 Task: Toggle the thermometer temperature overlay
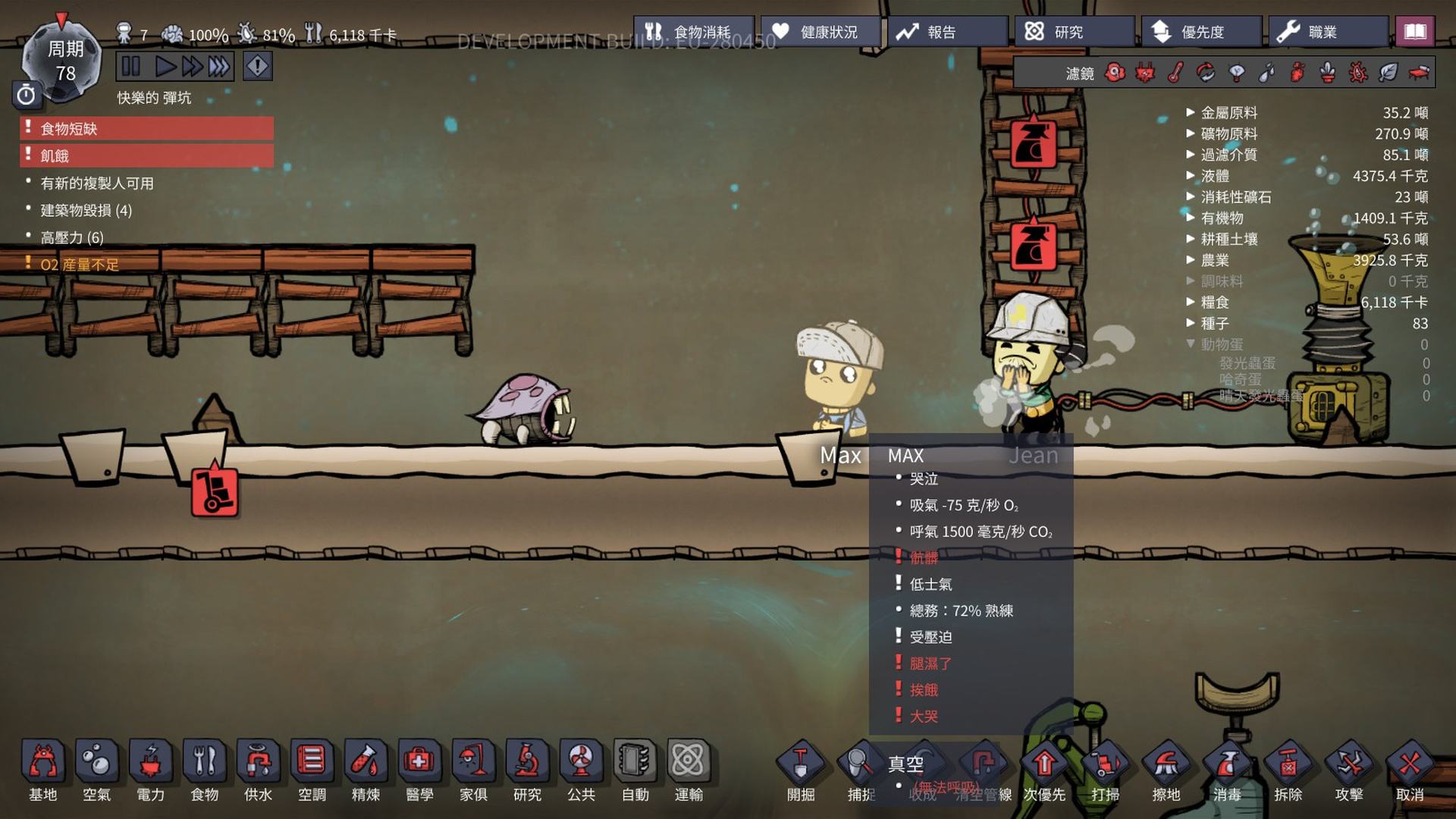pos(1175,72)
